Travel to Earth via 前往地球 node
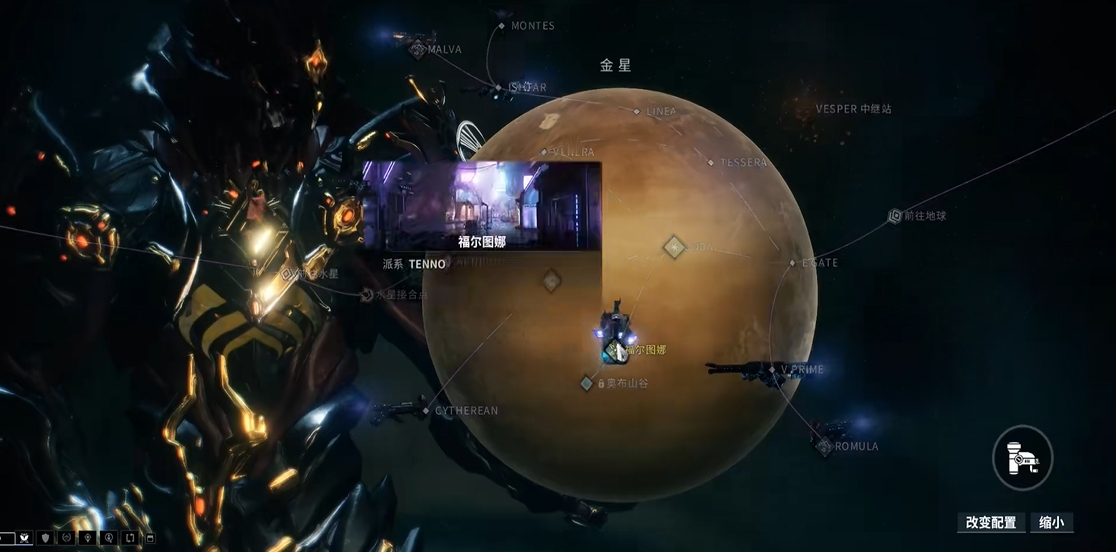1116x552 pixels. [895, 216]
